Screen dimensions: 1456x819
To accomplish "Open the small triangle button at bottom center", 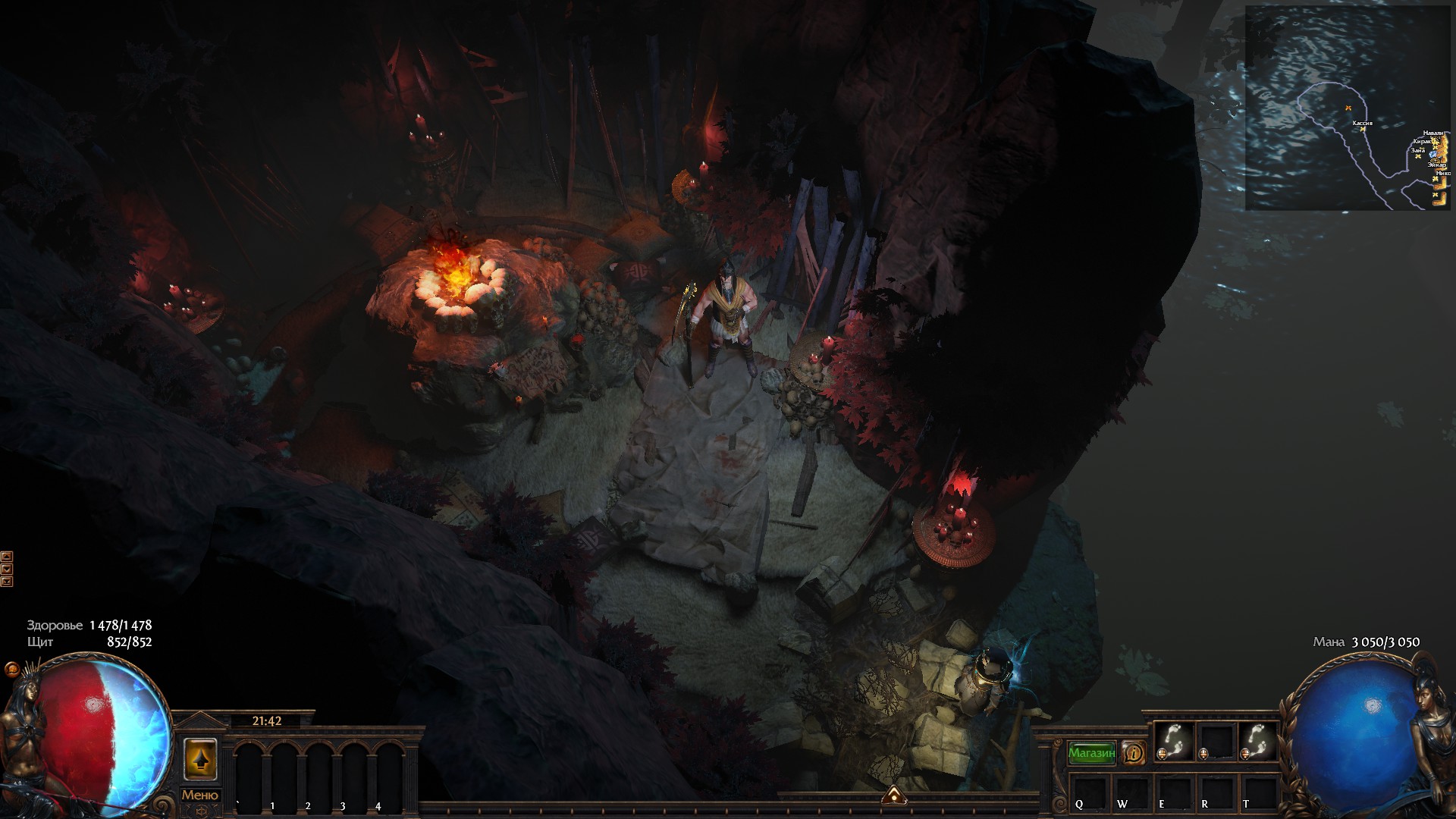I will 895,795.
